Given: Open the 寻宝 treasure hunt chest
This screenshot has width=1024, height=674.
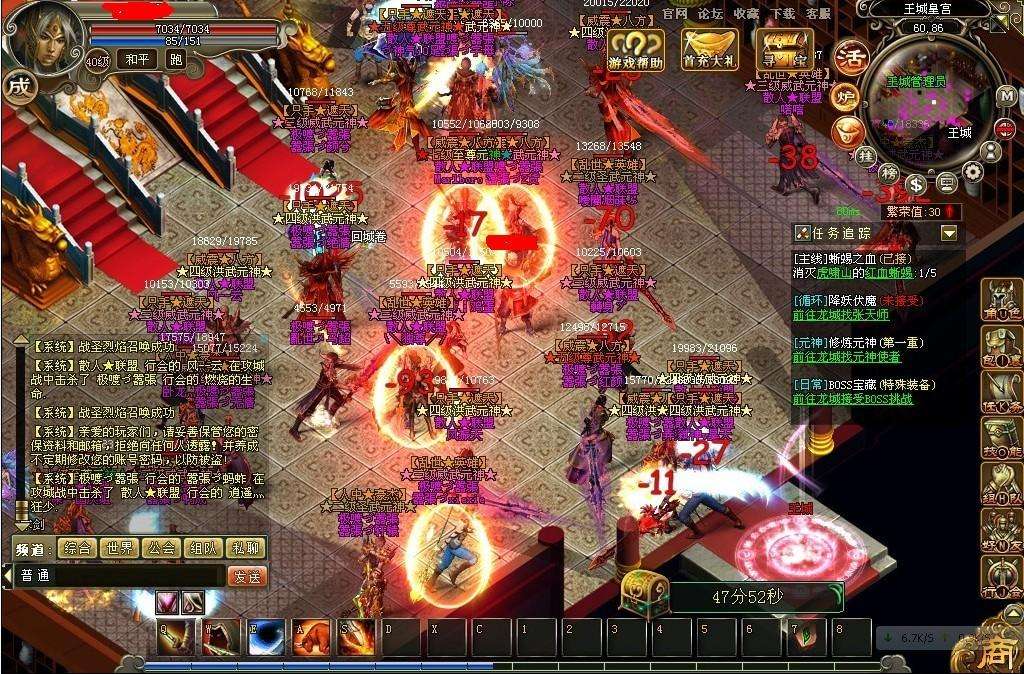Looking at the screenshot, I should [x=784, y=50].
